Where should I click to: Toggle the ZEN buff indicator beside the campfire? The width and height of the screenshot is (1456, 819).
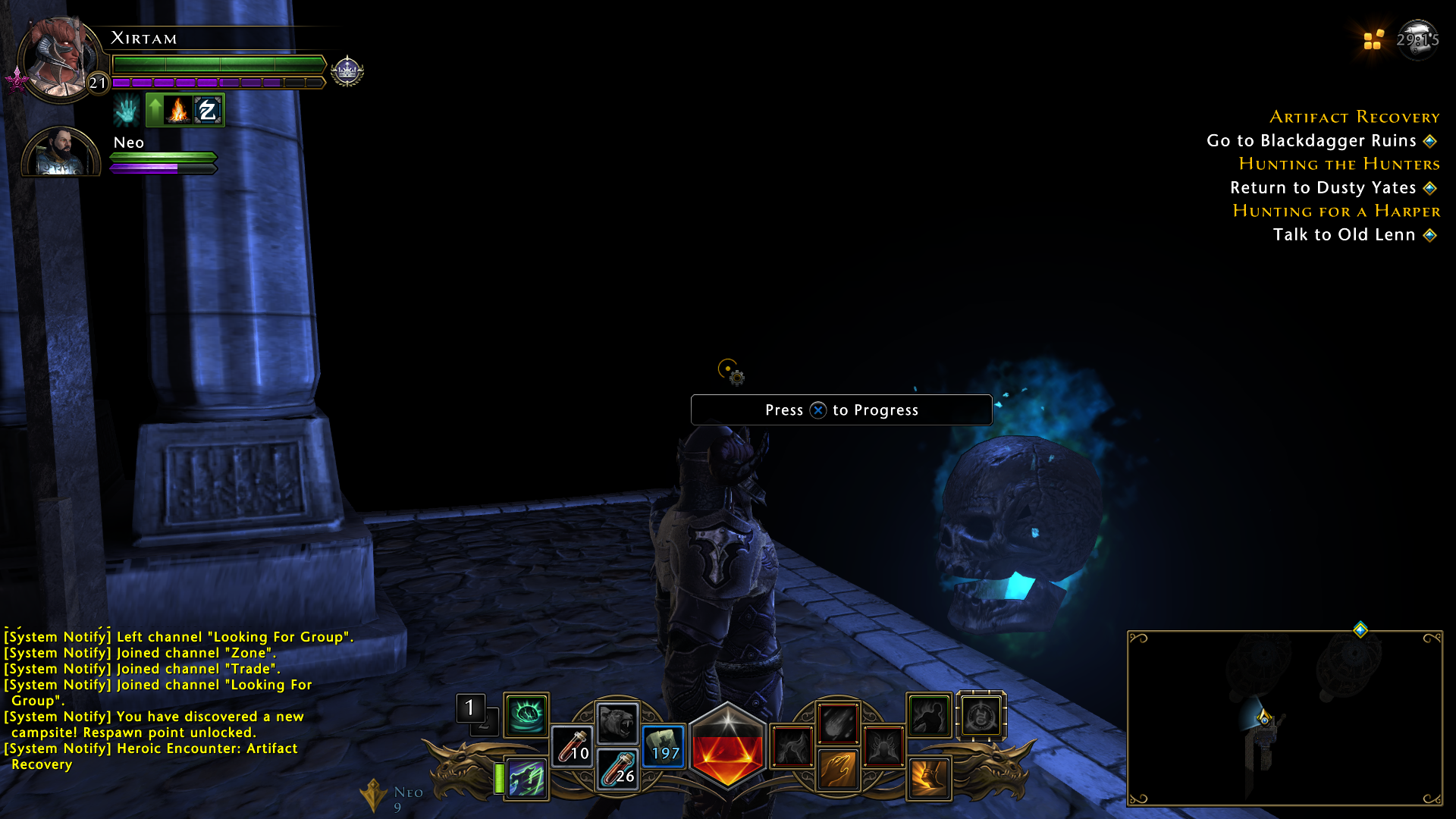click(206, 109)
